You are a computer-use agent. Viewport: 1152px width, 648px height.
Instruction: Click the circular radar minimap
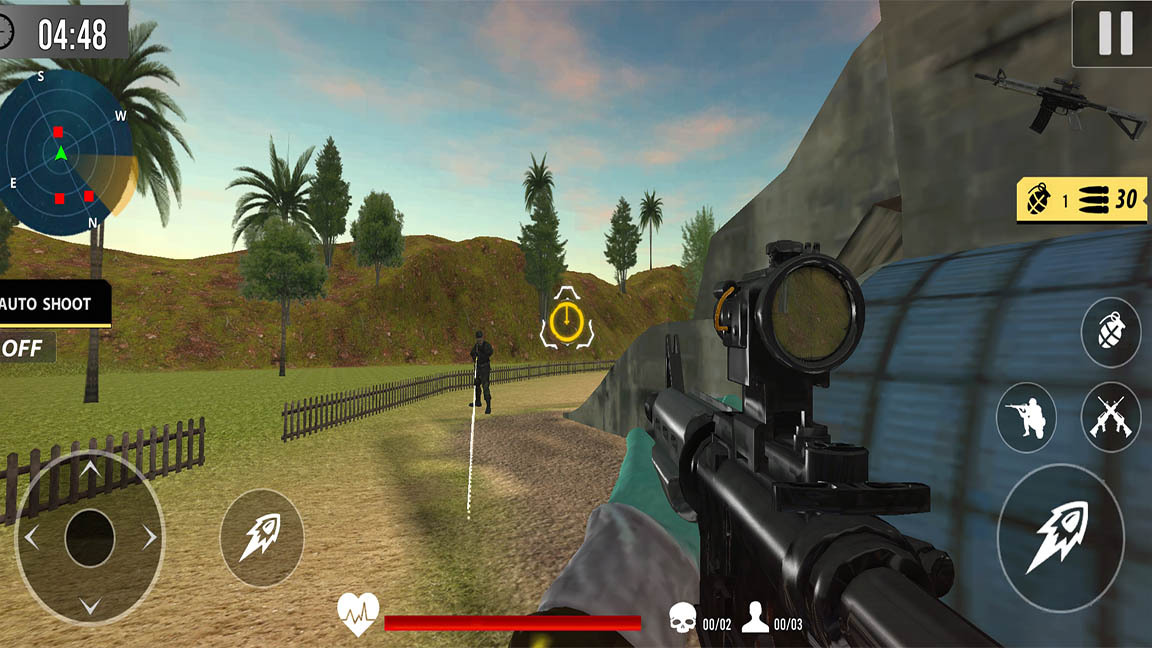pyautogui.click(x=62, y=152)
